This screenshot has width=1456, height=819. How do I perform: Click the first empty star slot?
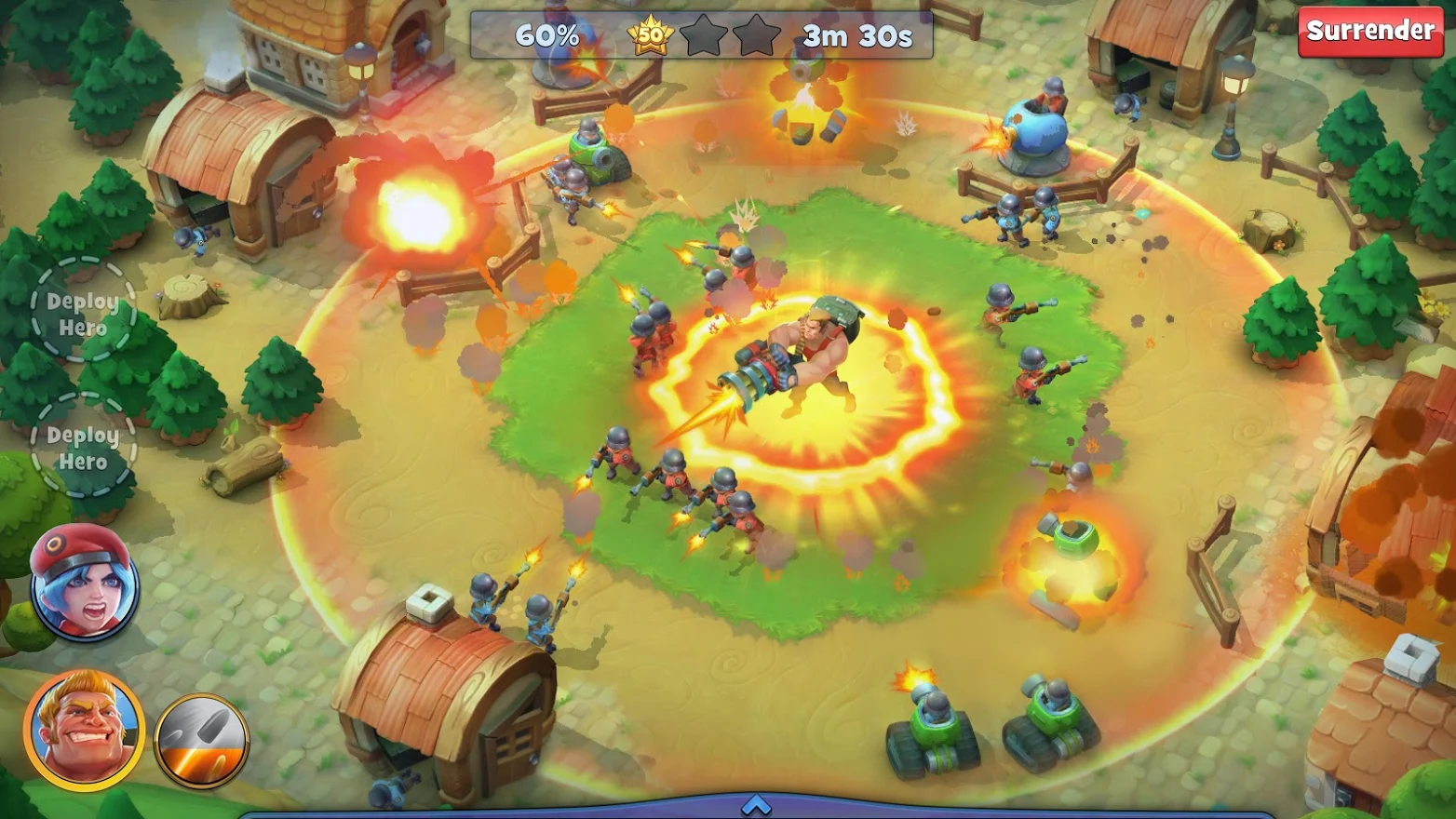(x=700, y=35)
